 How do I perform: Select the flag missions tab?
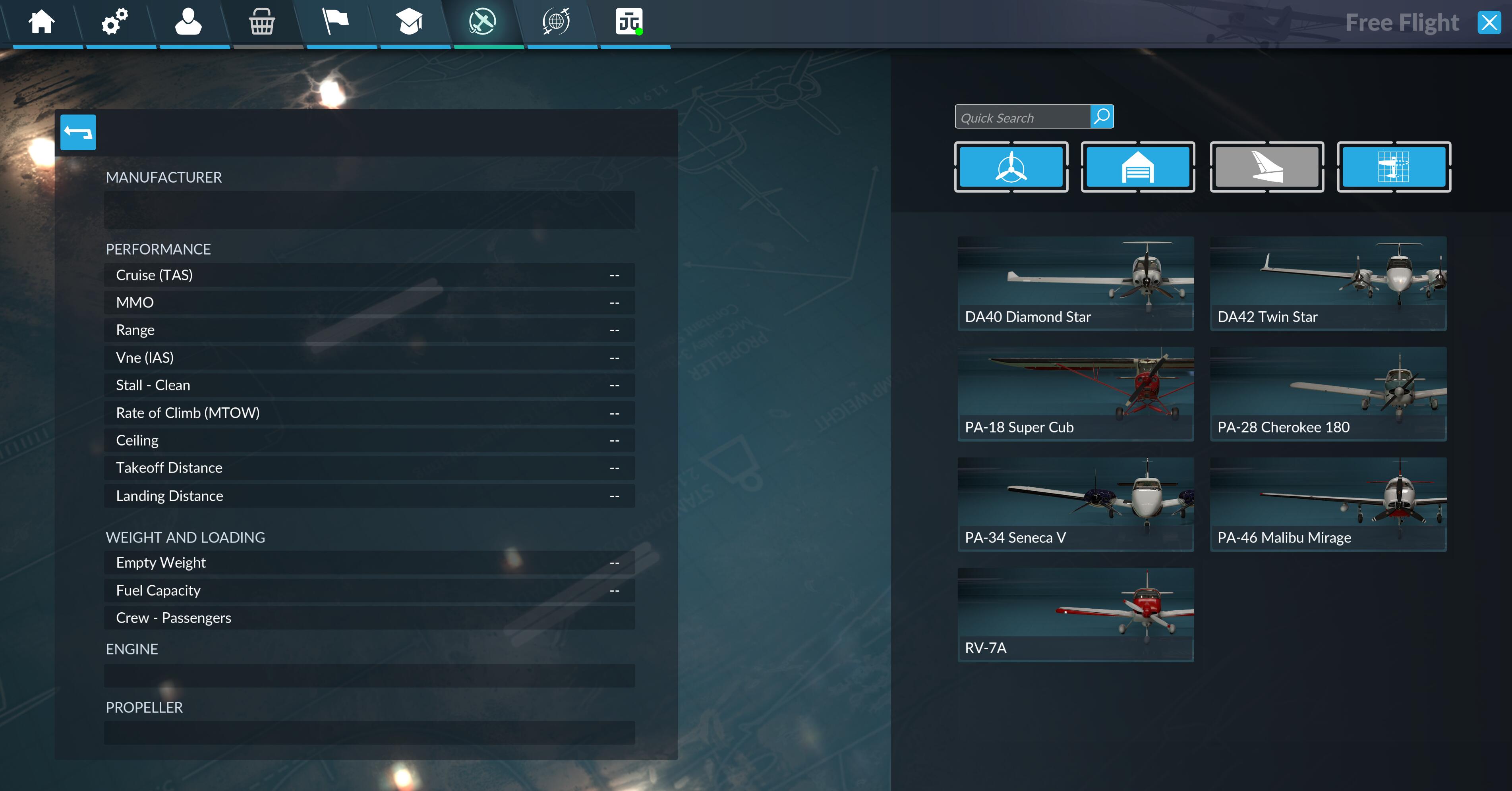click(336, 22)
